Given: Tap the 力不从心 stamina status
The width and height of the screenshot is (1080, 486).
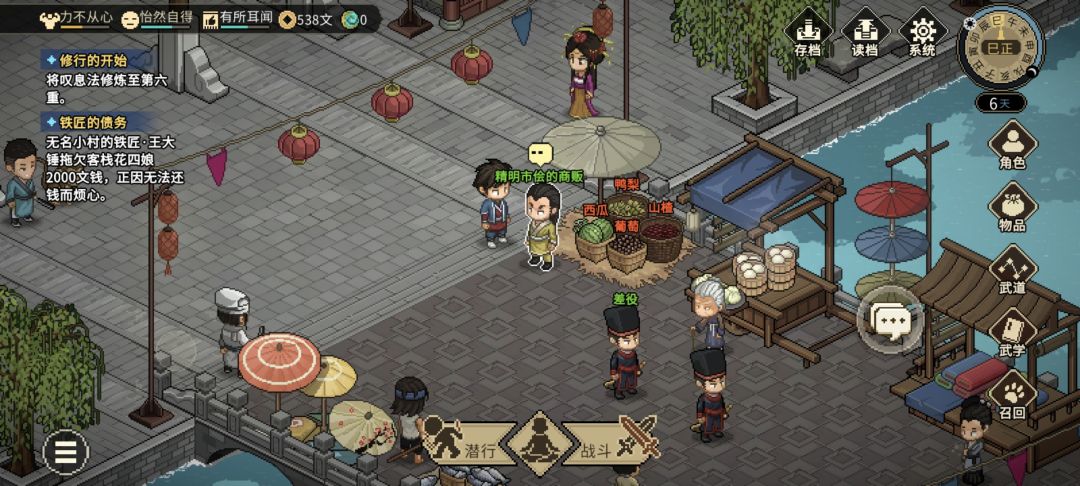Looking at the screenshot, I should point(76,18).
